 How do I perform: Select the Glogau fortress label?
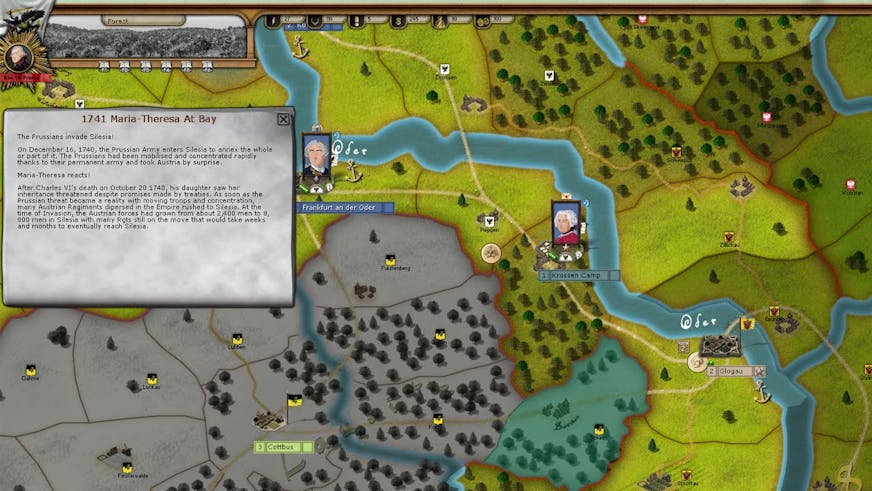pos(730,371)
